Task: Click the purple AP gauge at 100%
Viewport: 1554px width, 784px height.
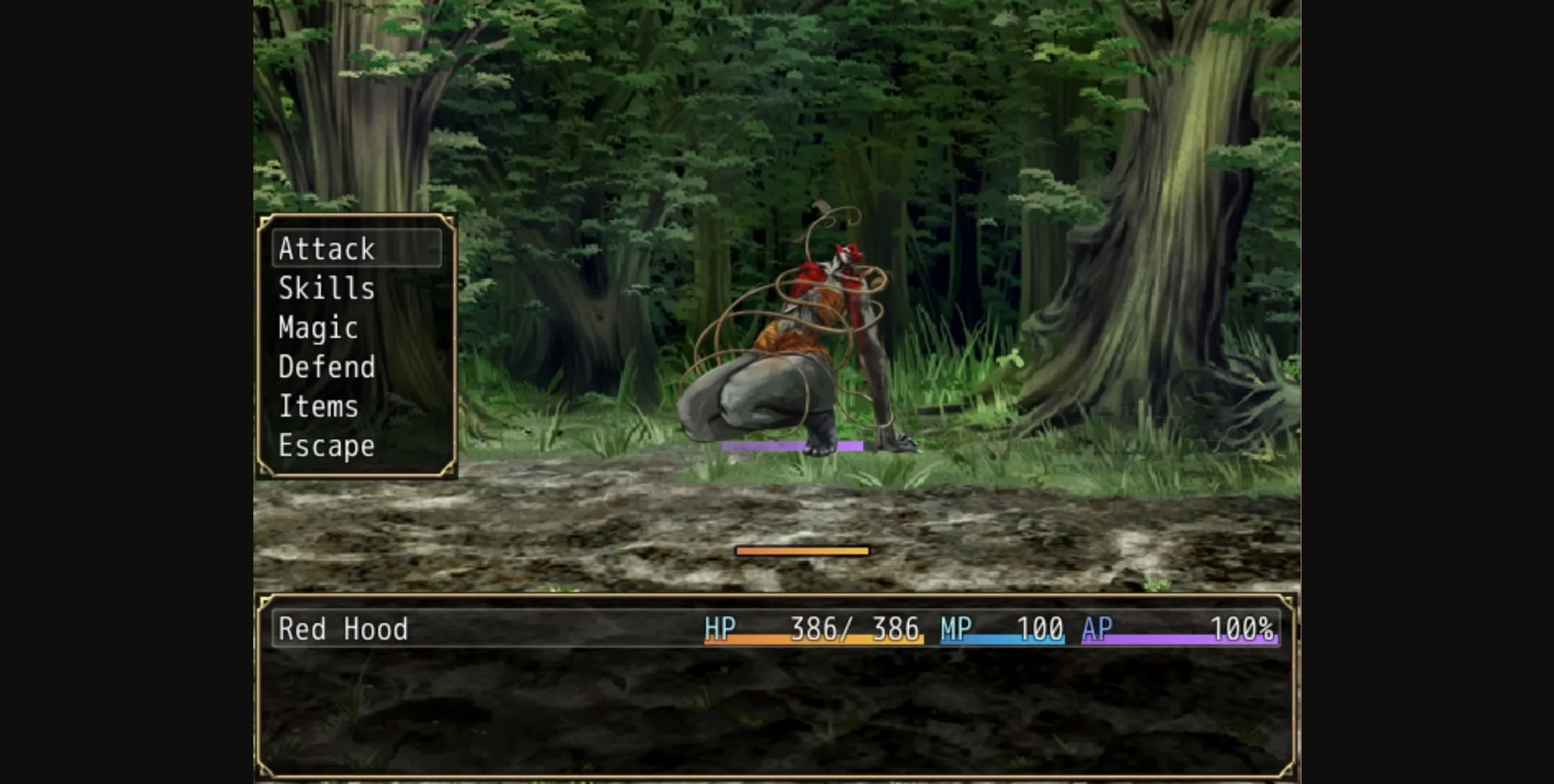Action: coord(1182,639)
